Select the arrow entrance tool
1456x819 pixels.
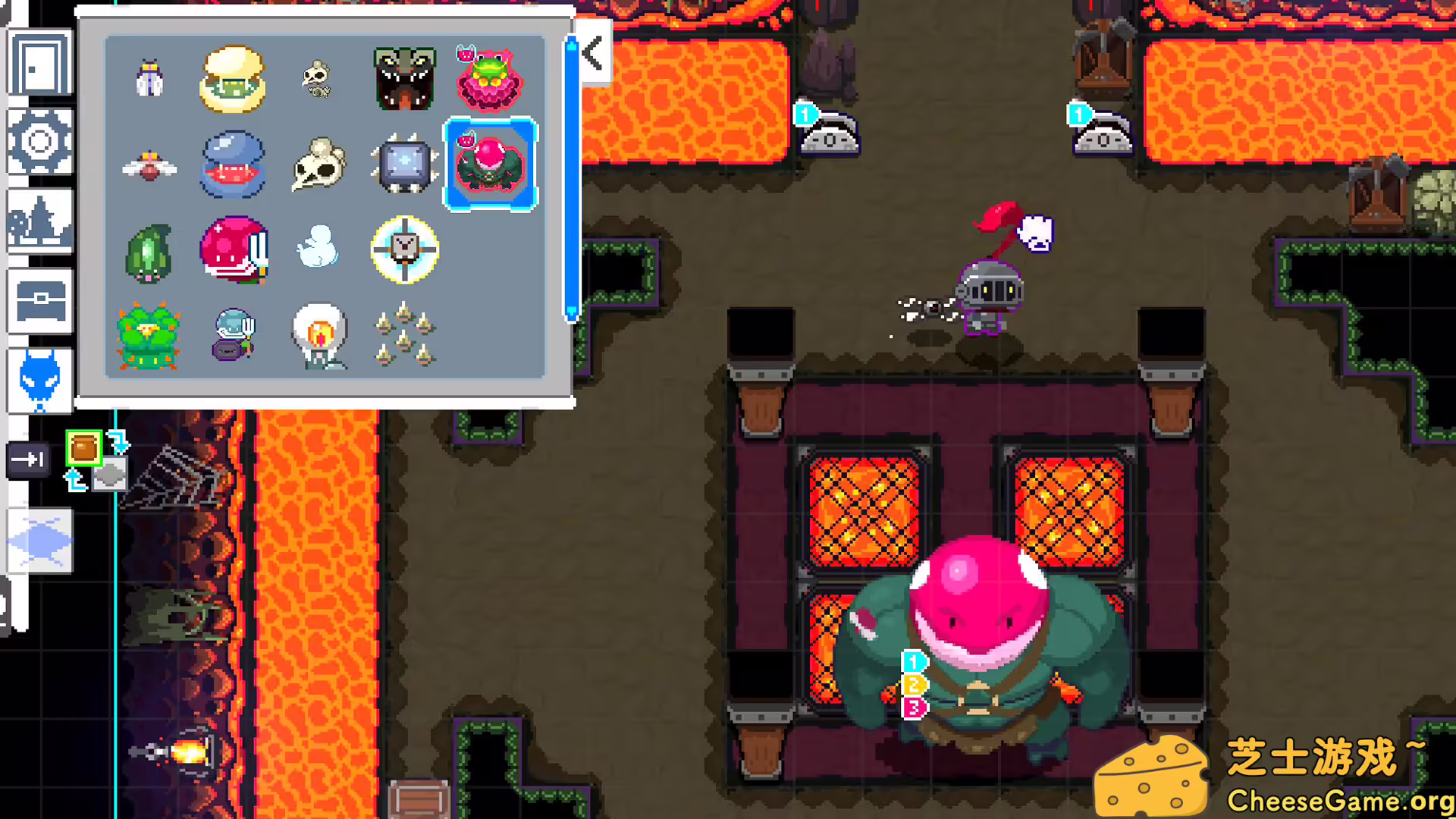pos(28,459)
